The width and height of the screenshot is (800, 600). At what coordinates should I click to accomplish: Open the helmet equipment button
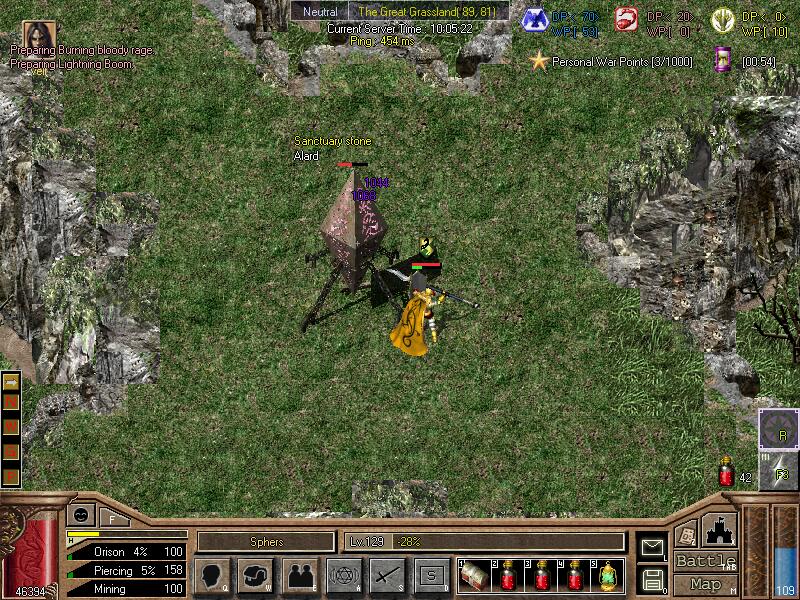255,575
